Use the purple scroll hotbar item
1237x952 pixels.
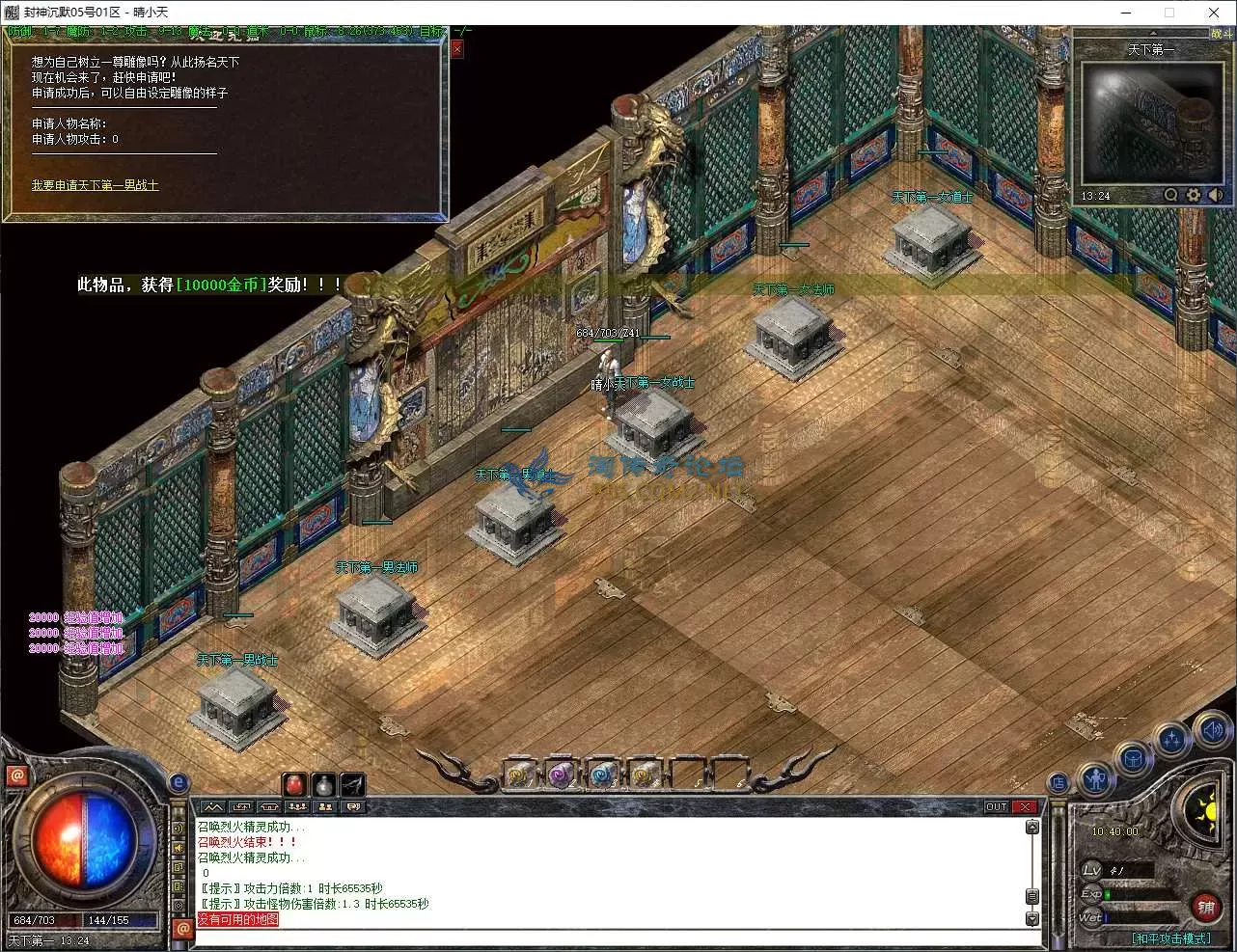click(561, 774)
